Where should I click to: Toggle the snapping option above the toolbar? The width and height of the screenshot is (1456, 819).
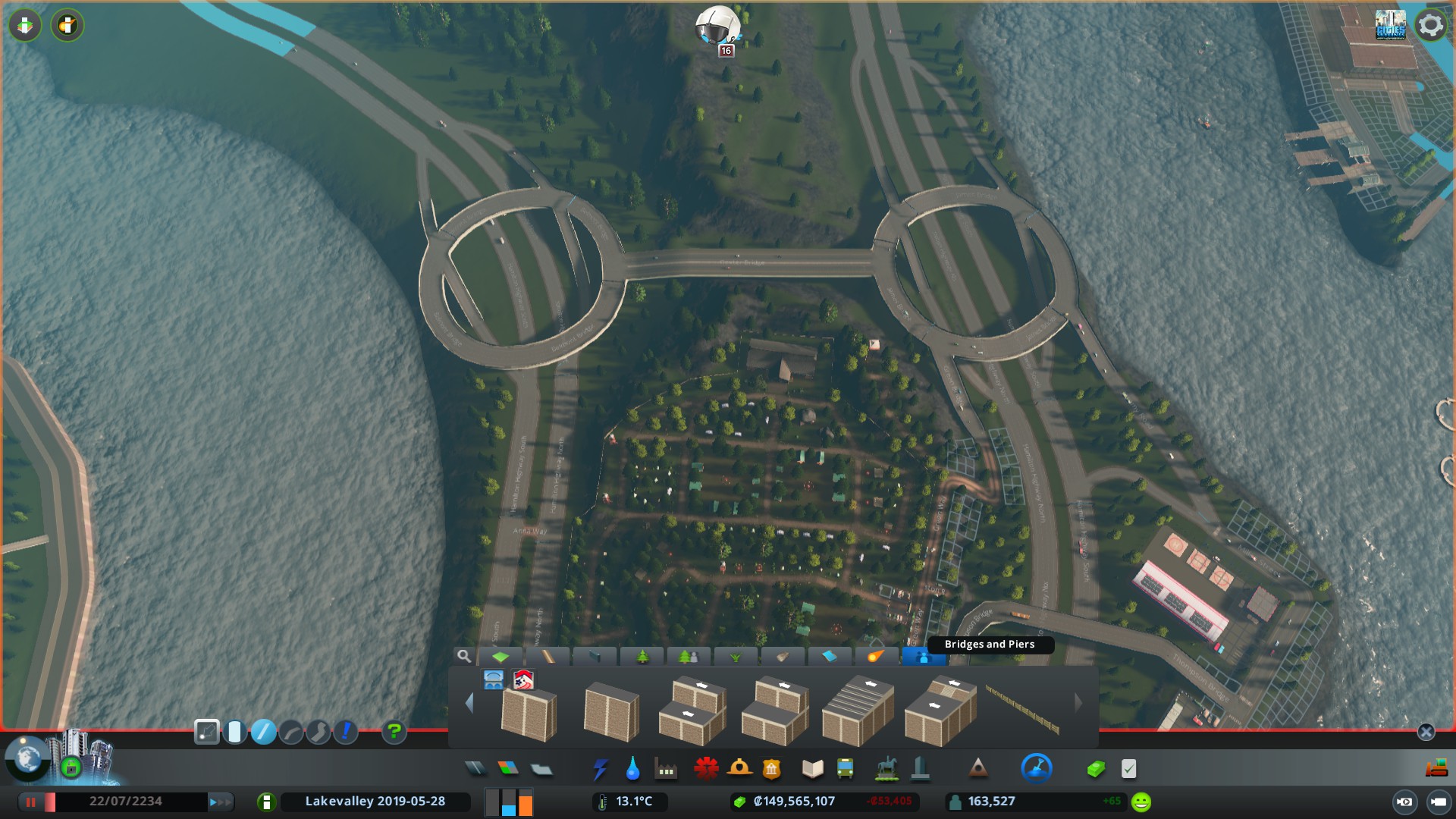click(x=206, y=733)
